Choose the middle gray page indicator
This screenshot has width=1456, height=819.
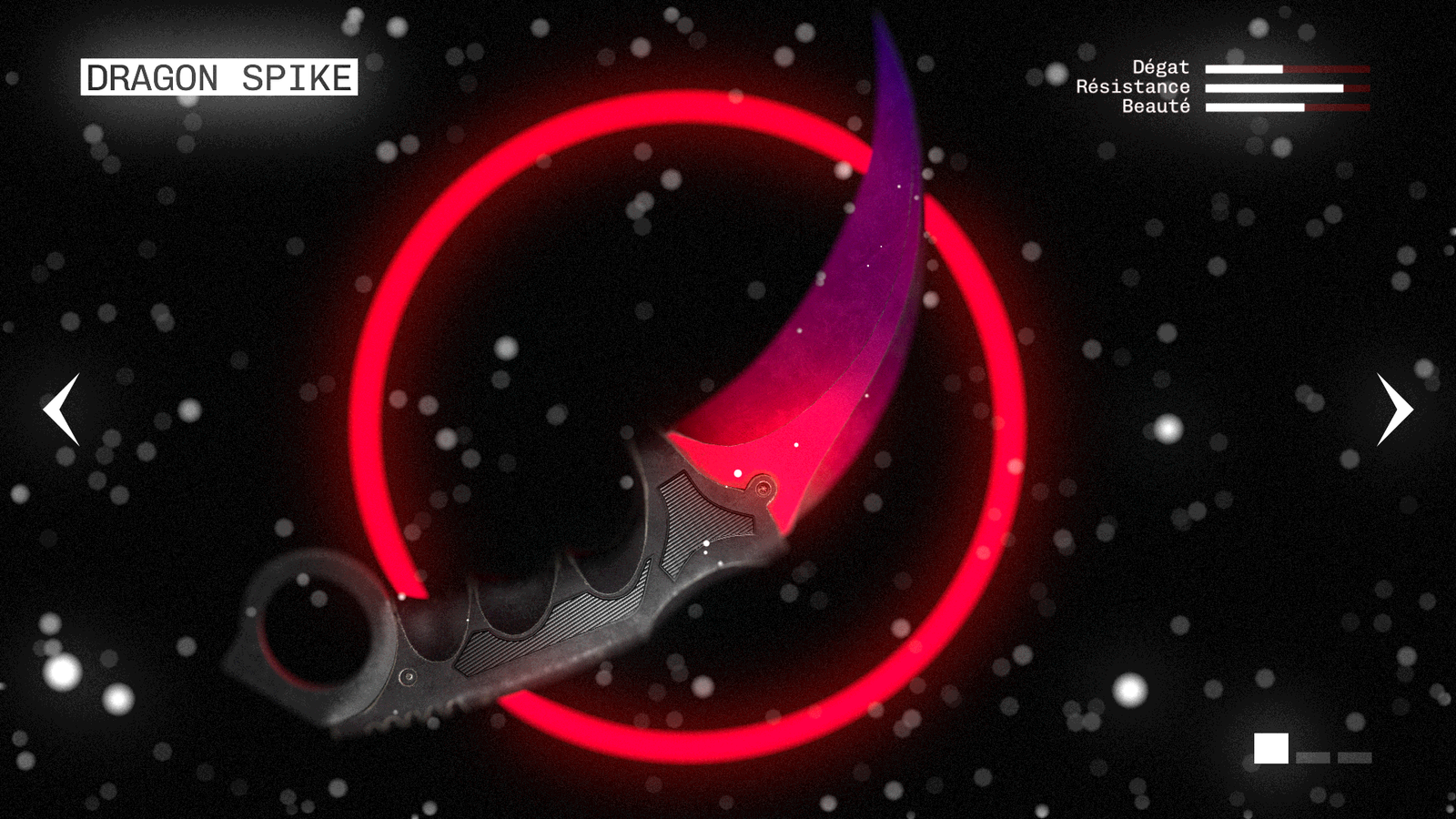click(x=1312, y=757)
